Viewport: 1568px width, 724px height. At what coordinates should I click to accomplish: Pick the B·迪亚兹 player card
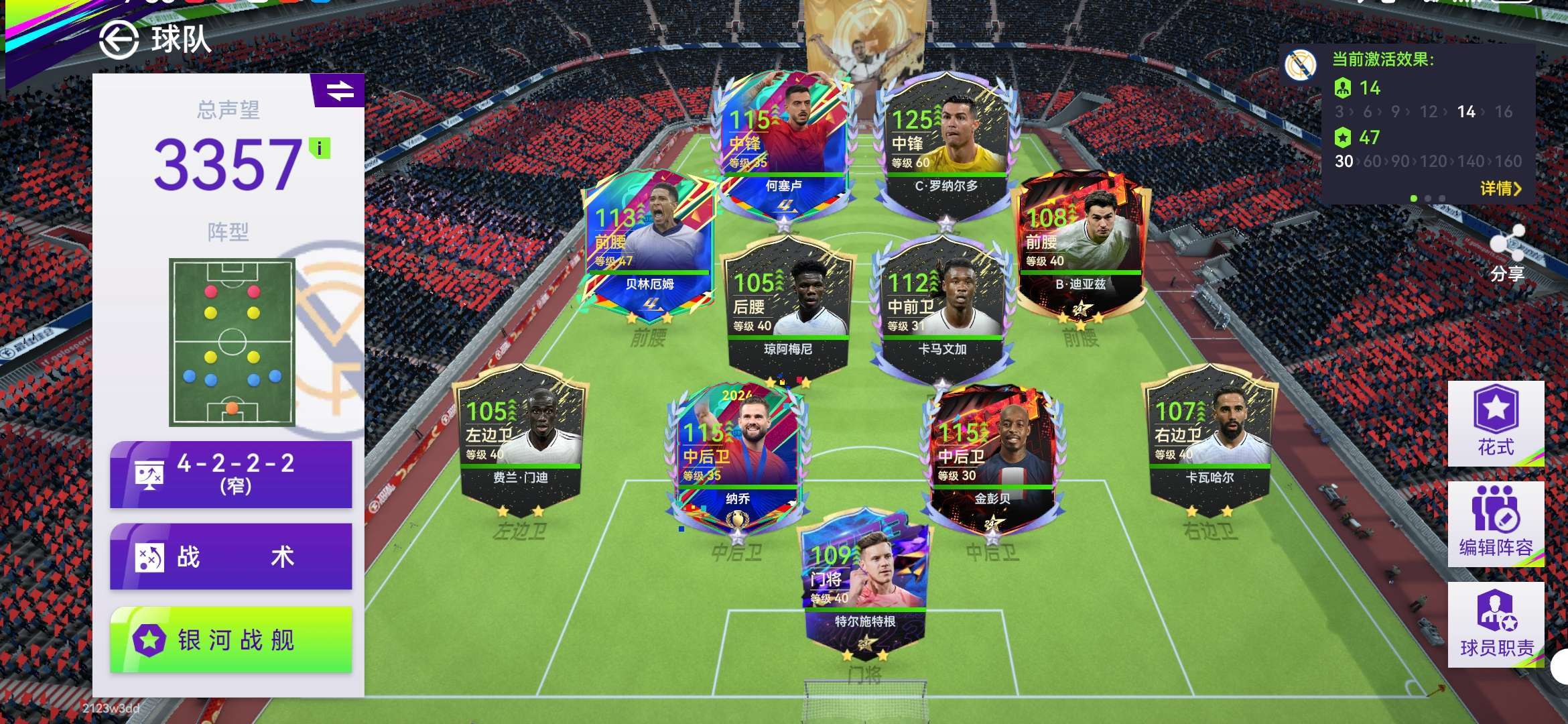(1081, 245)
